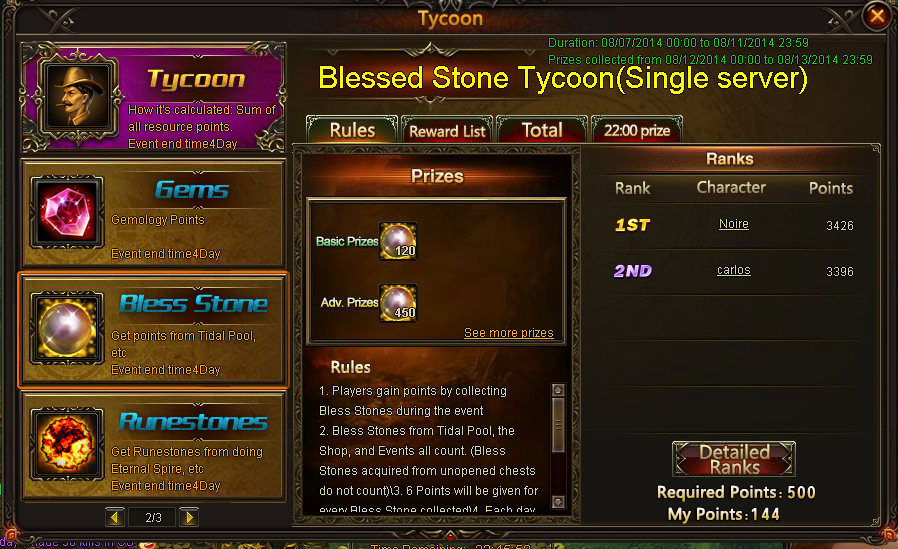Select the Tycoon overall category
The height and width of the screenshot is (549, 898).
[153, 100]
